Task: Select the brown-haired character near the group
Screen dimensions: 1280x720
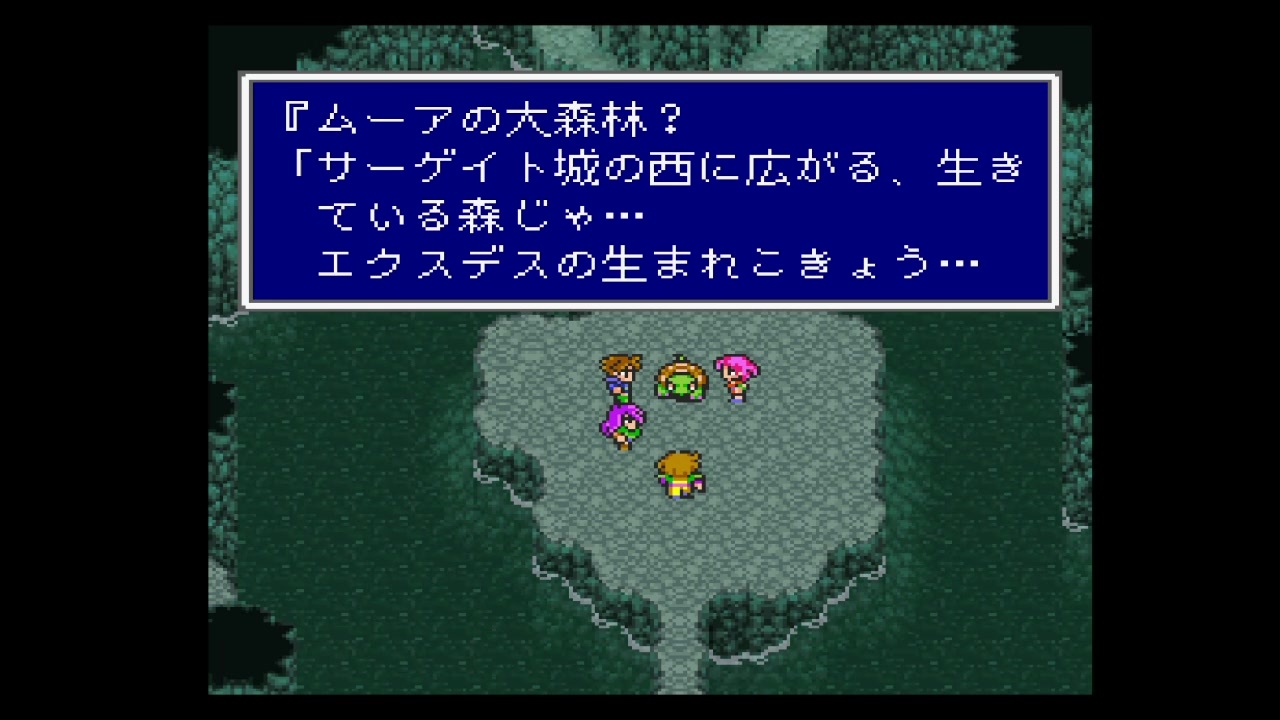Action: pos(620,375)
